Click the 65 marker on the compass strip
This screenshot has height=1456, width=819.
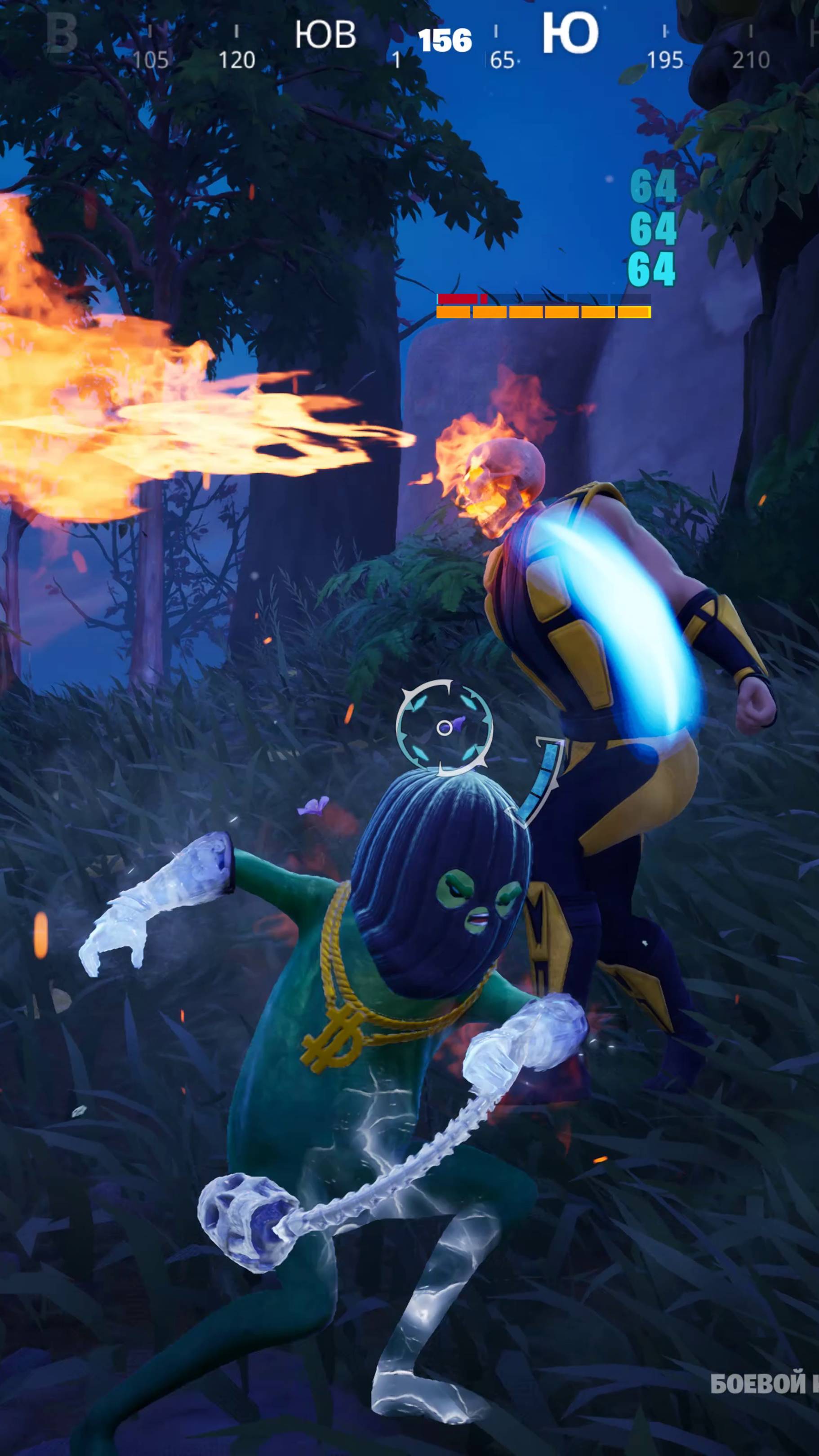coord(503,58)
